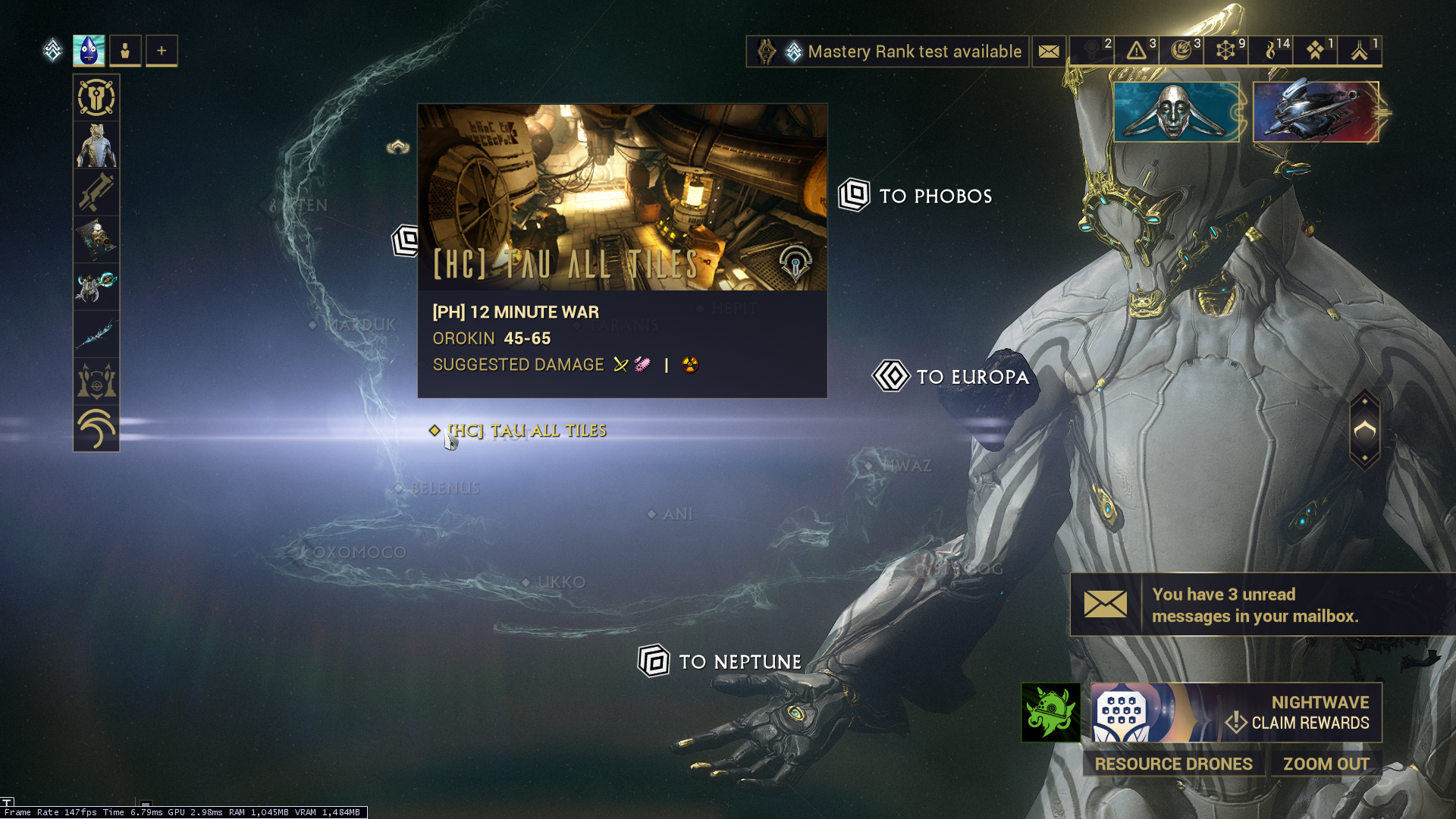Open the spaceship banner thumbnail

pos(1316,112)
